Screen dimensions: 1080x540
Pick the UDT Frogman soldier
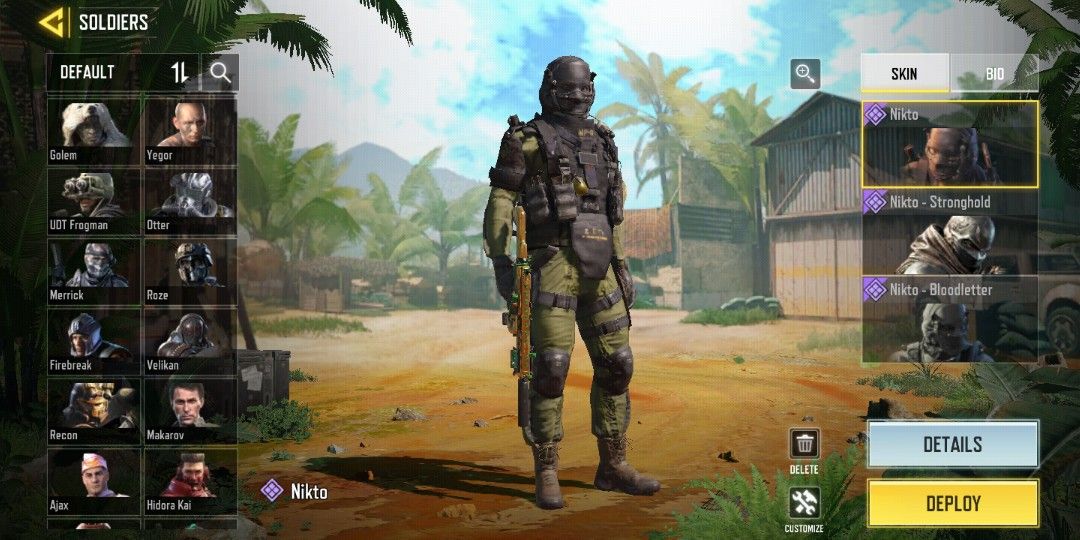coord(94,200)
